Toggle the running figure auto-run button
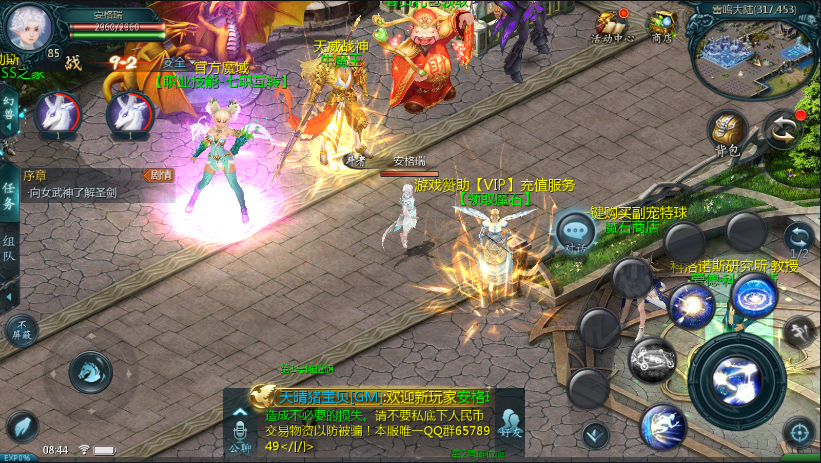 (797, 331)
